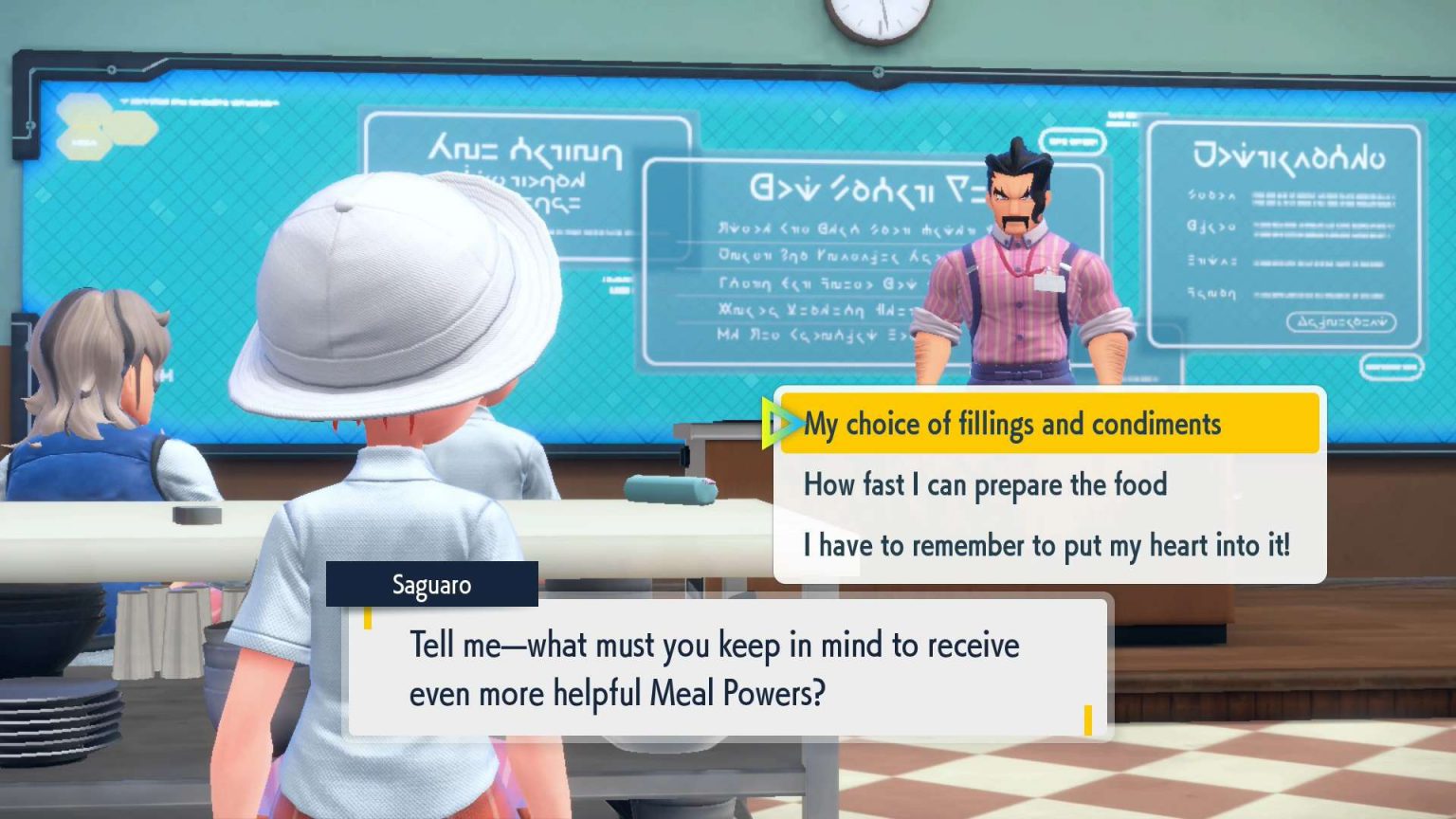Viewport: 1456px width, 819px height.
Task: Select "How fast I can prepare the food"
Action: click(985, 484)
